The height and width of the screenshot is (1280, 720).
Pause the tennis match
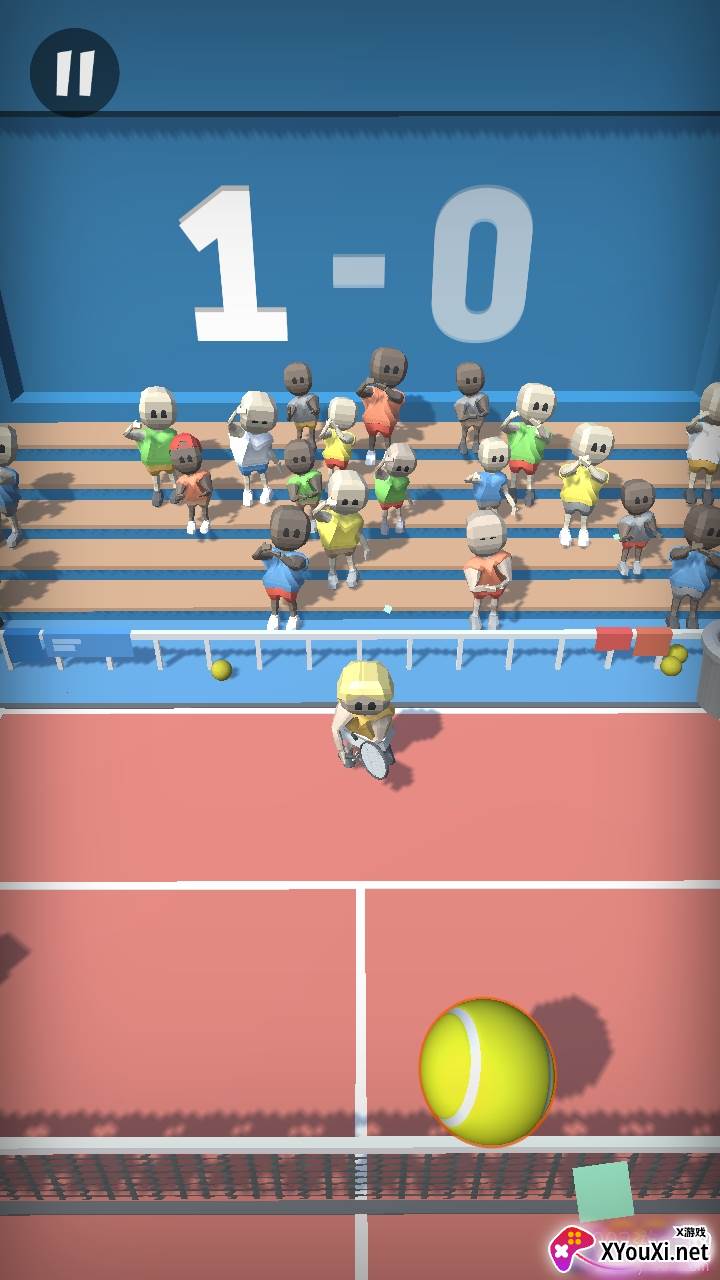click(x=74, y=72)
